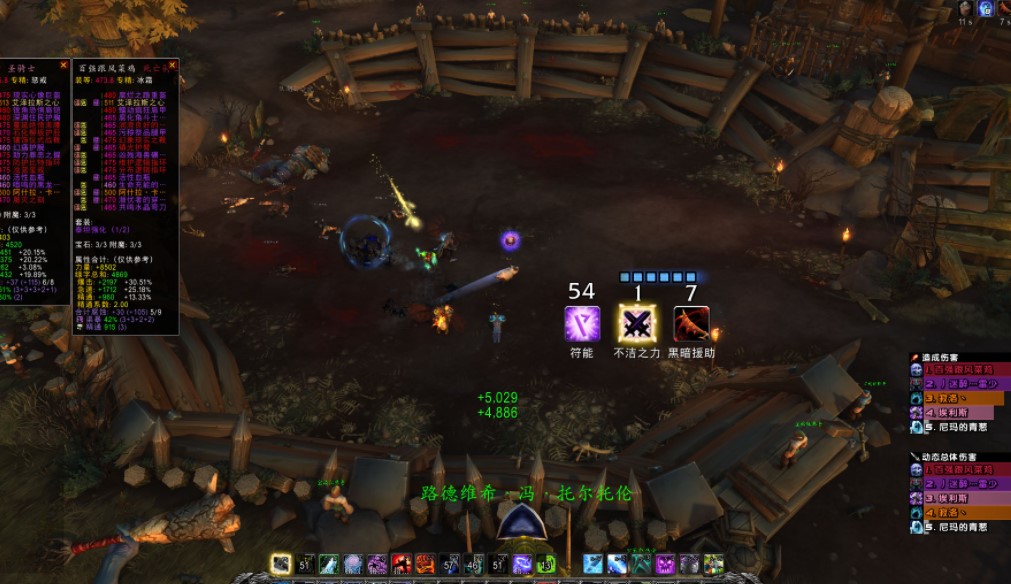
Task: Select 尼玛的青葱 row in 动态总体伤害 meter
Action: [958, 527]
